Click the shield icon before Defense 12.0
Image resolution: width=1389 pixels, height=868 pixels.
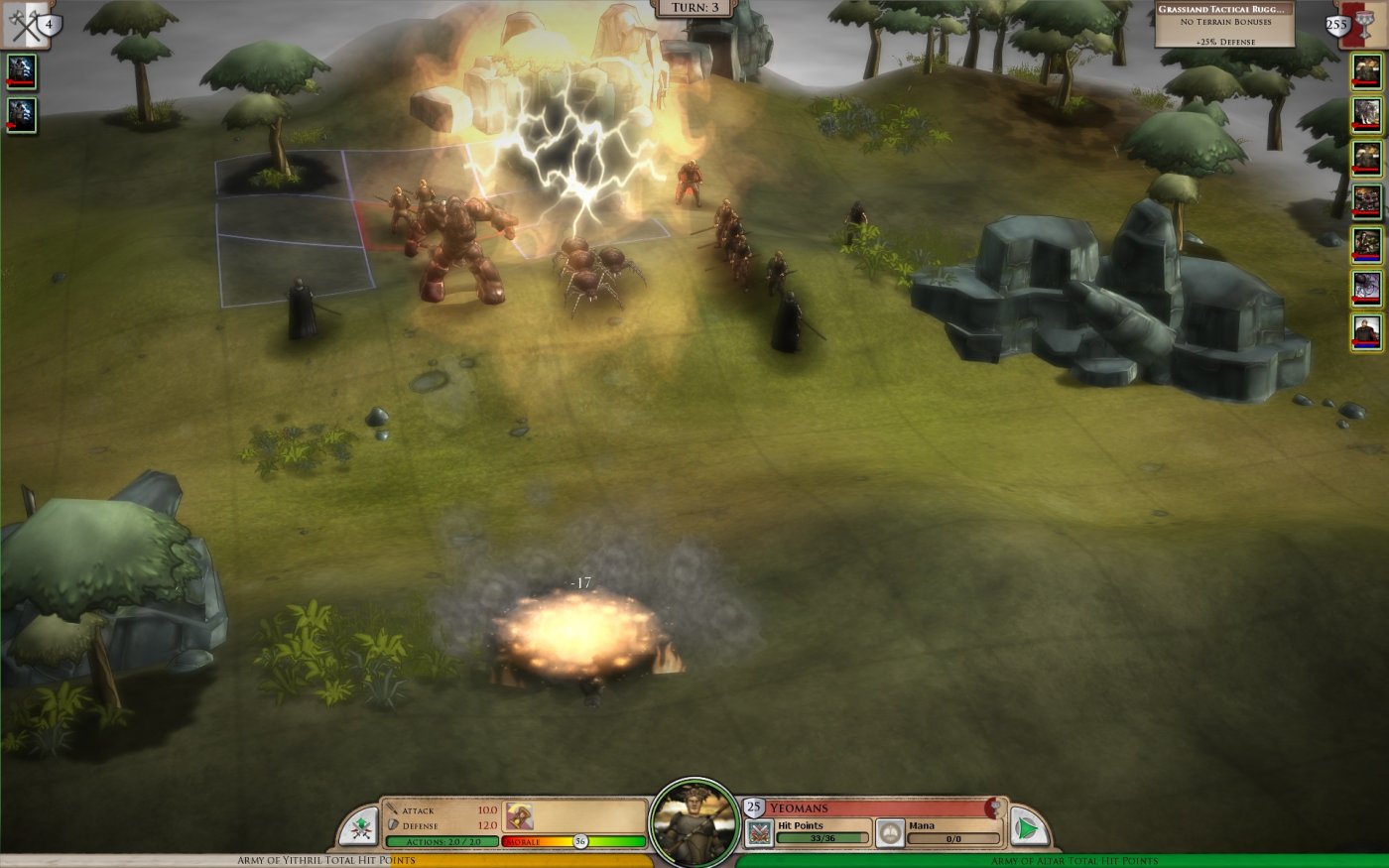tap(394, 824)
